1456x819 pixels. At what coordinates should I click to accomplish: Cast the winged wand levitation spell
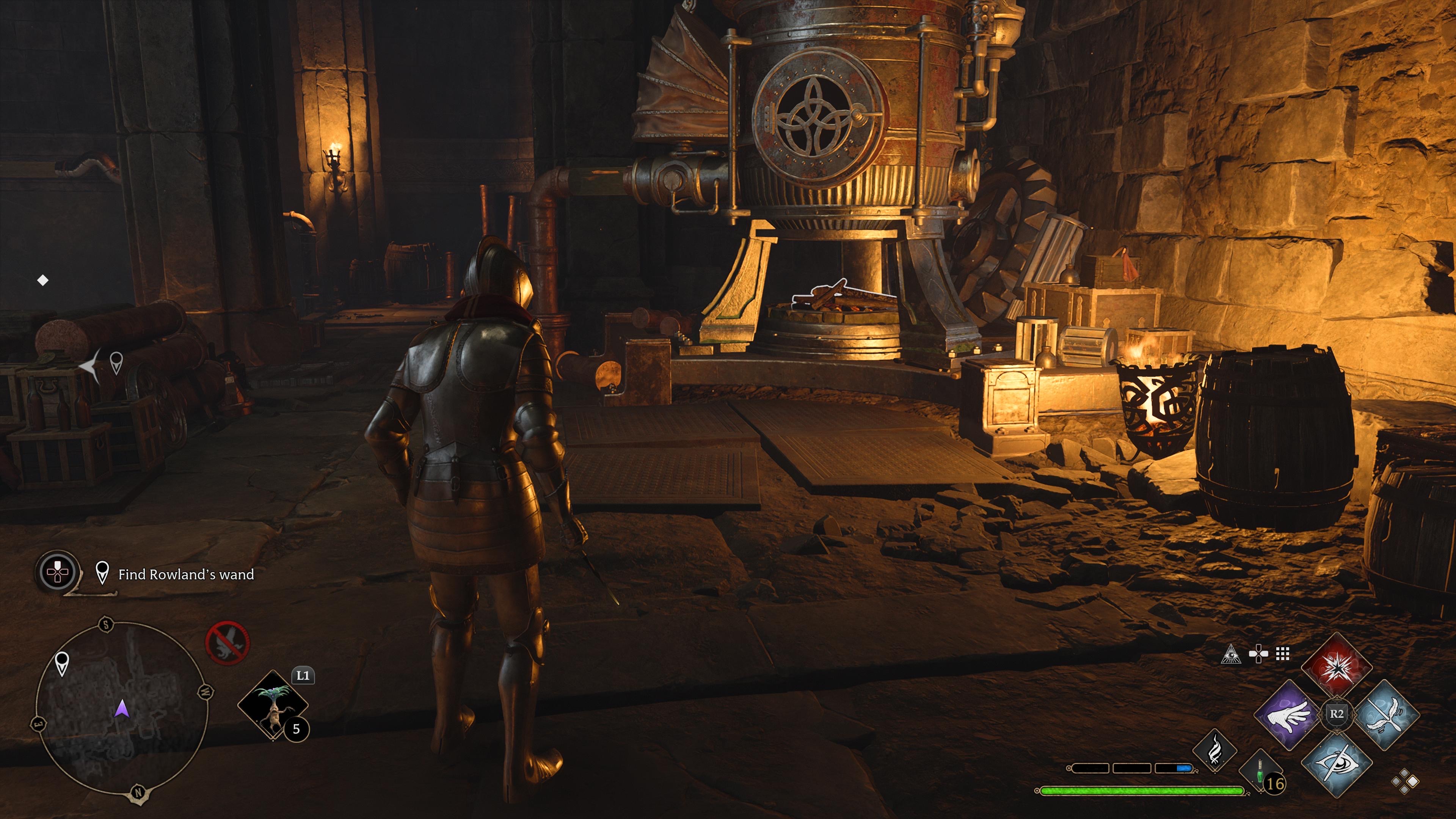tap(1386, 714)
